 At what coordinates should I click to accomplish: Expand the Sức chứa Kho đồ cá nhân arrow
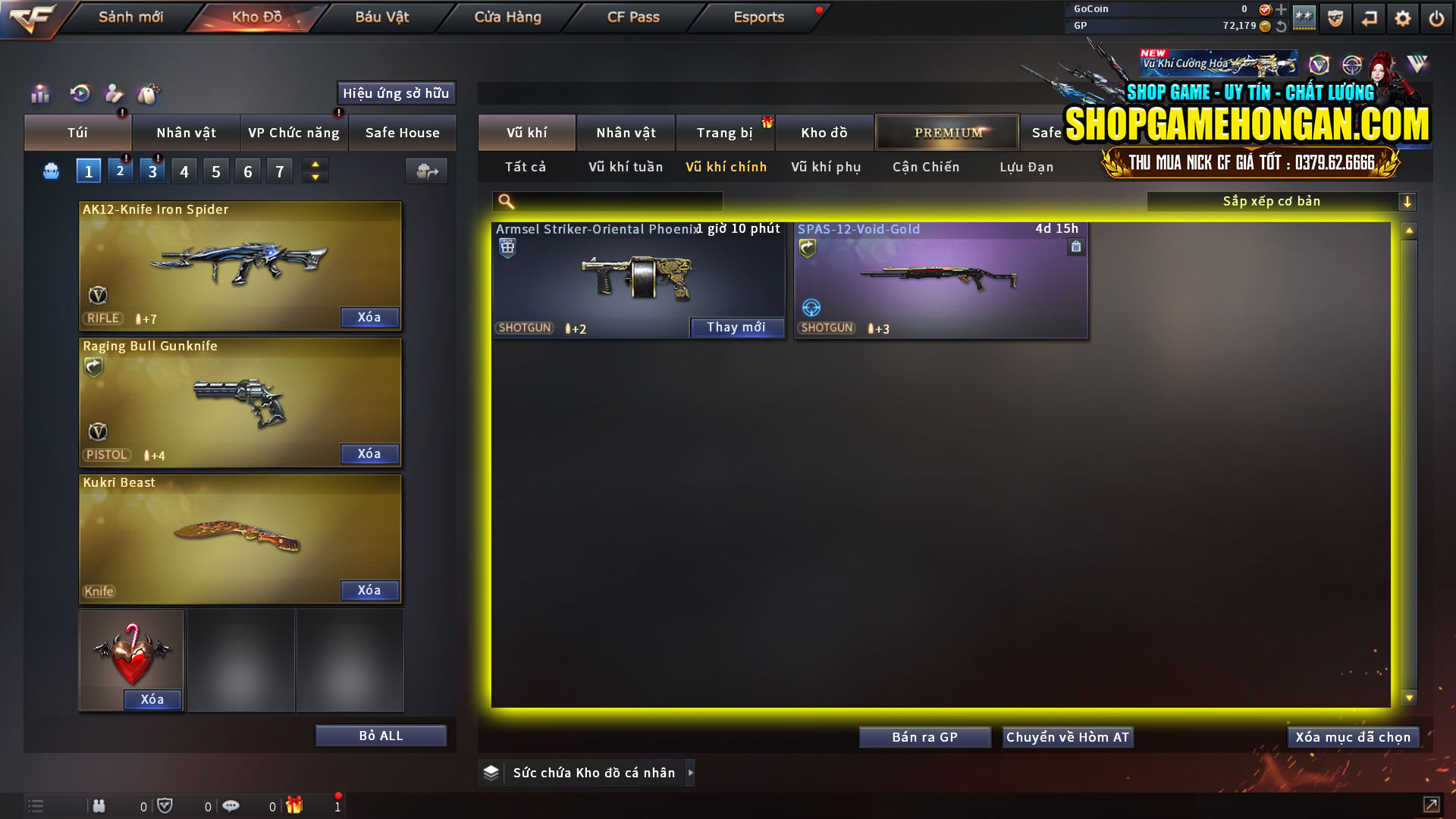(691, 772)
